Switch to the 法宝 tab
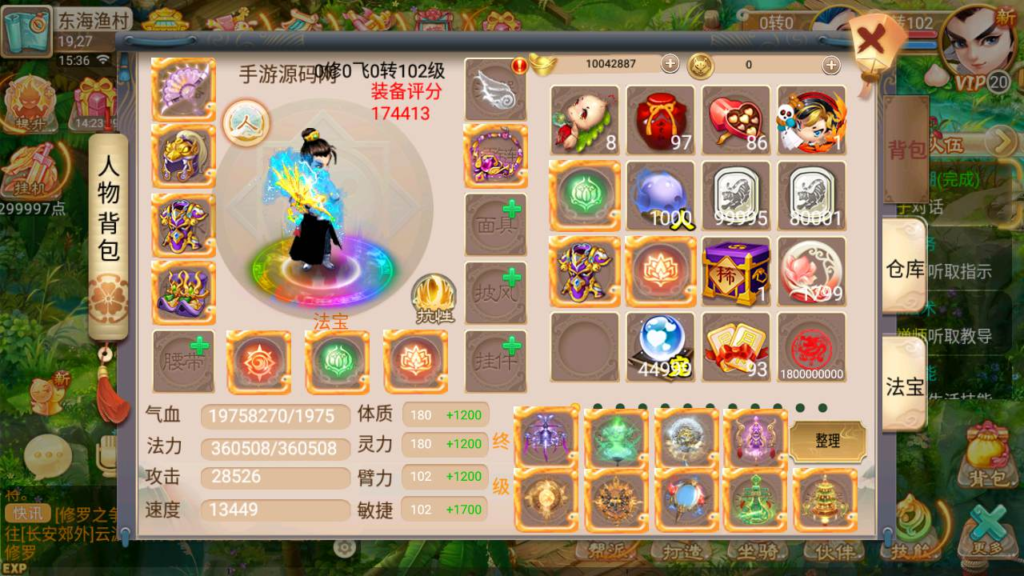 [905, 385]
